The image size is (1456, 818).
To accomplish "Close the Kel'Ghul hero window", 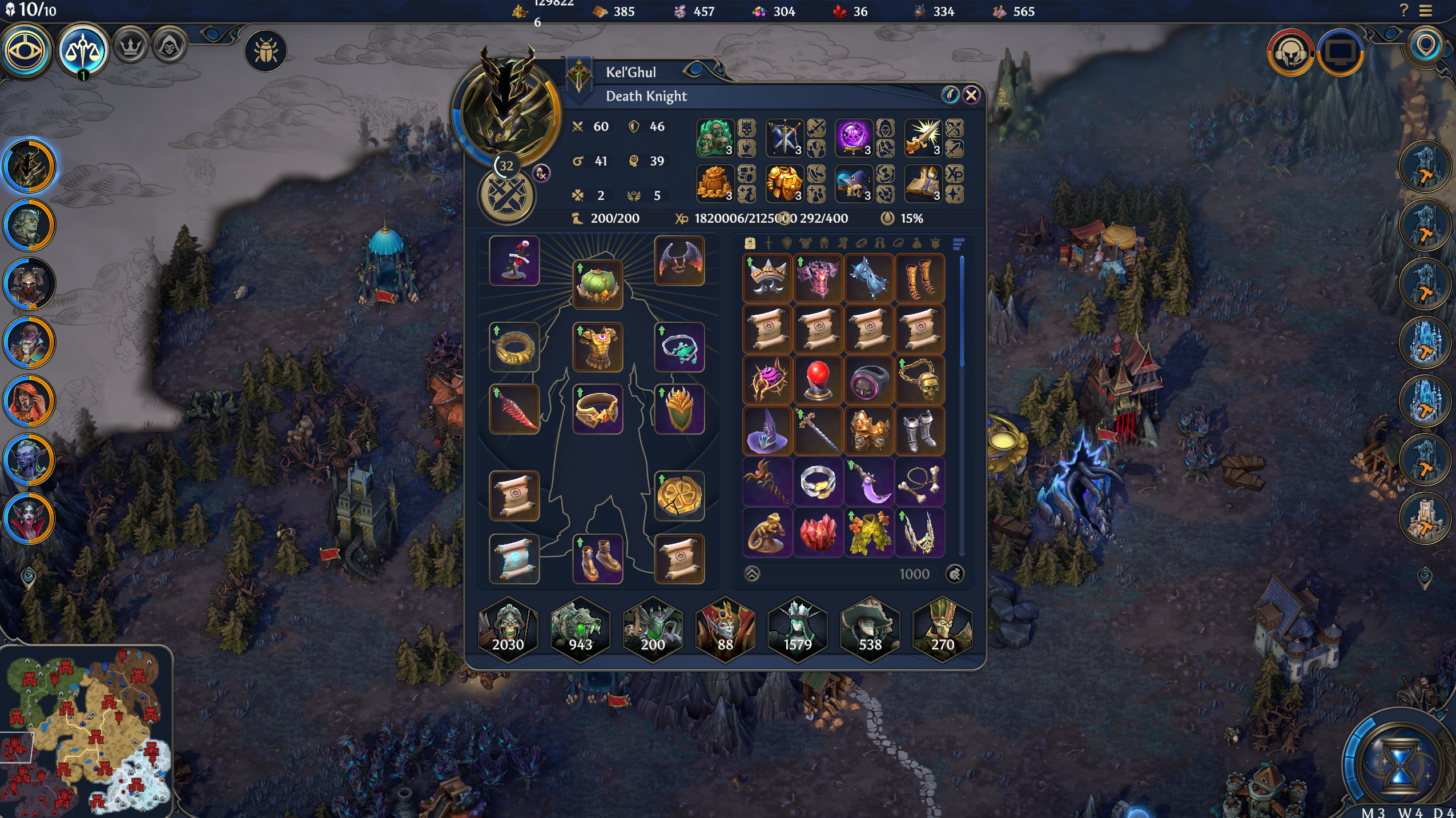I will point(971,95).
